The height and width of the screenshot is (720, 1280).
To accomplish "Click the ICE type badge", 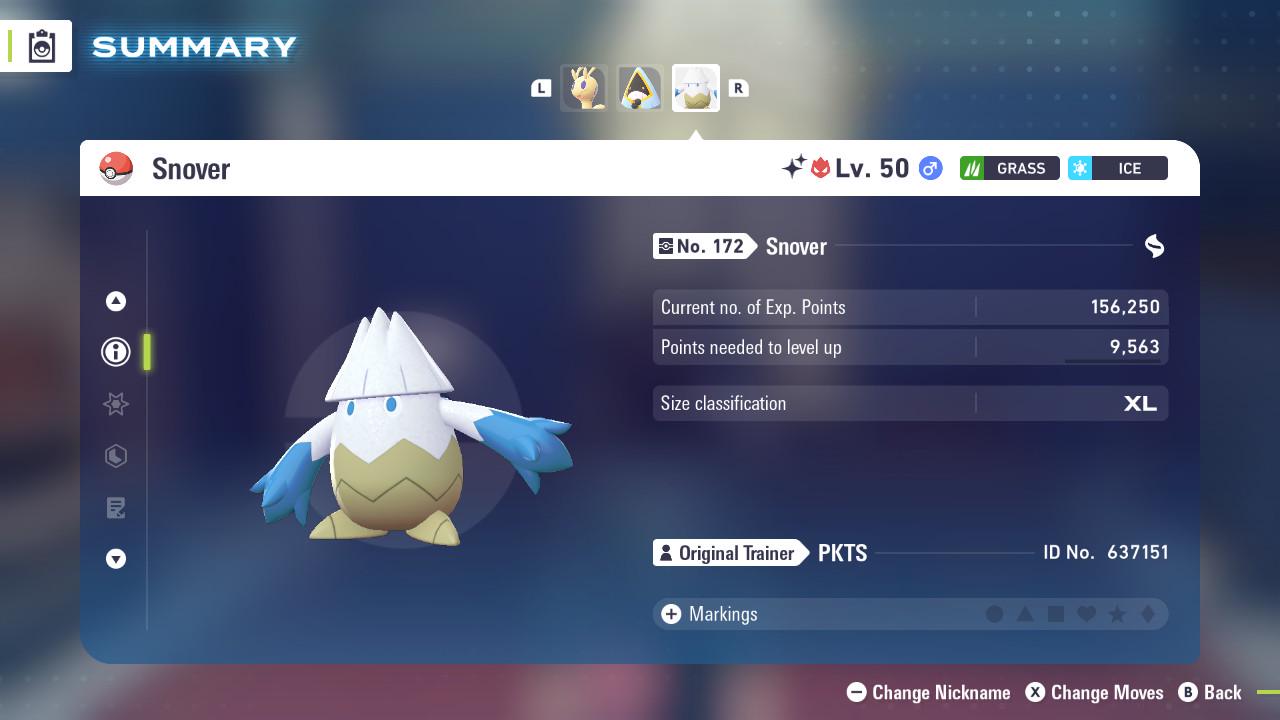I will [1117, 168].
